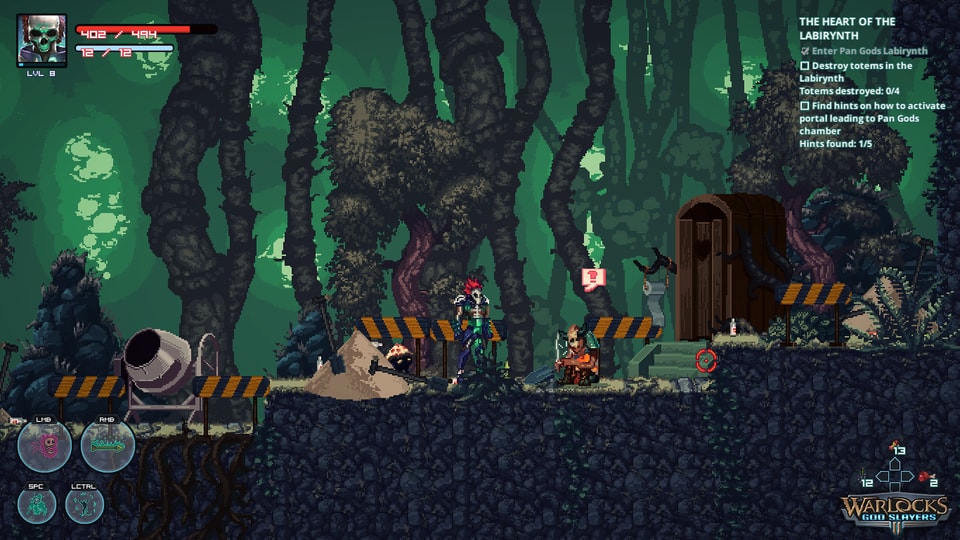The width and height of the screenshot is (960, 540).
Task: Trigger the SPC green creature ability
Action: [36, 505]
